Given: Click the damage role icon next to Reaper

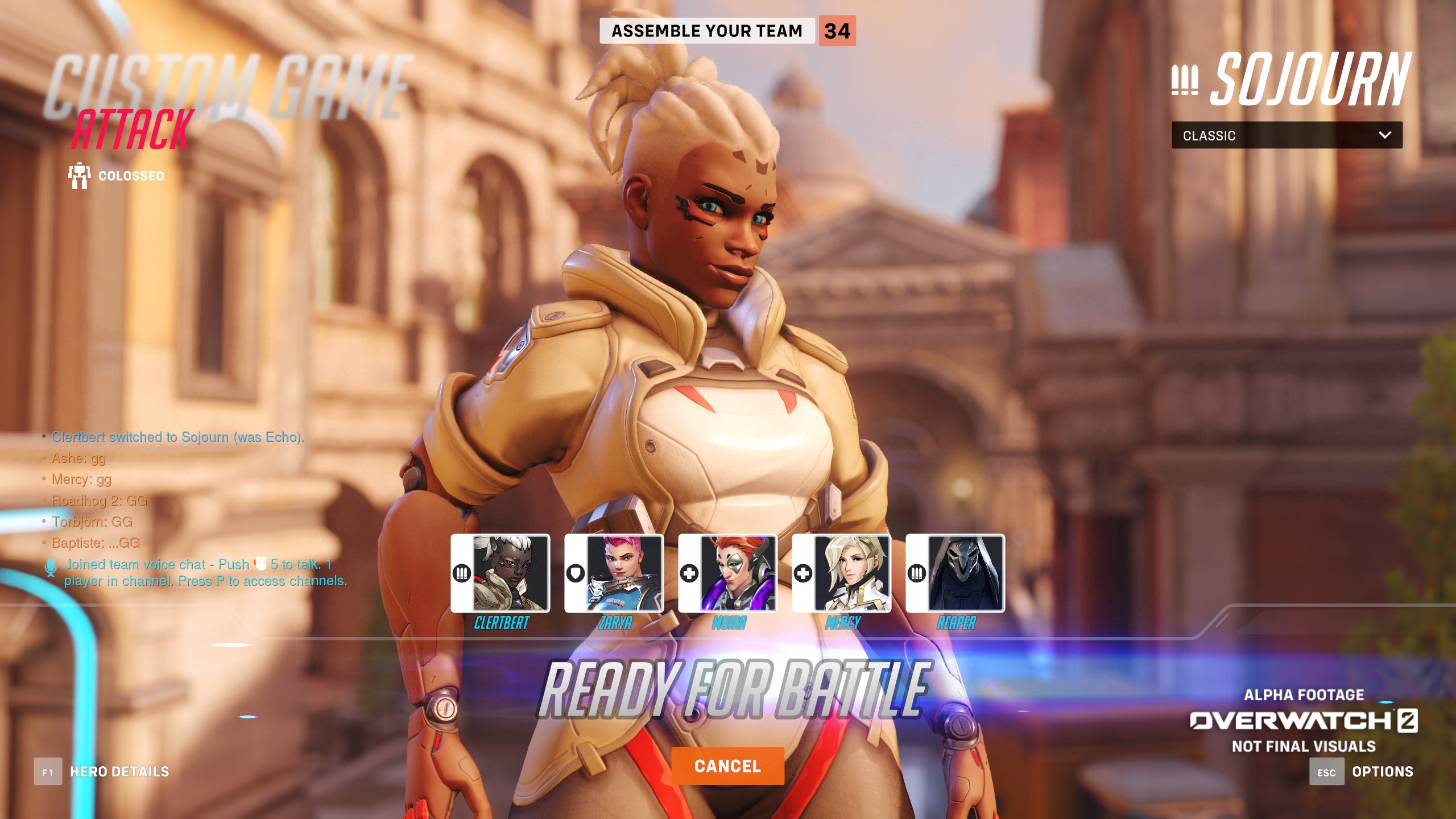Looking at the screenshot, I should (917, 574).
